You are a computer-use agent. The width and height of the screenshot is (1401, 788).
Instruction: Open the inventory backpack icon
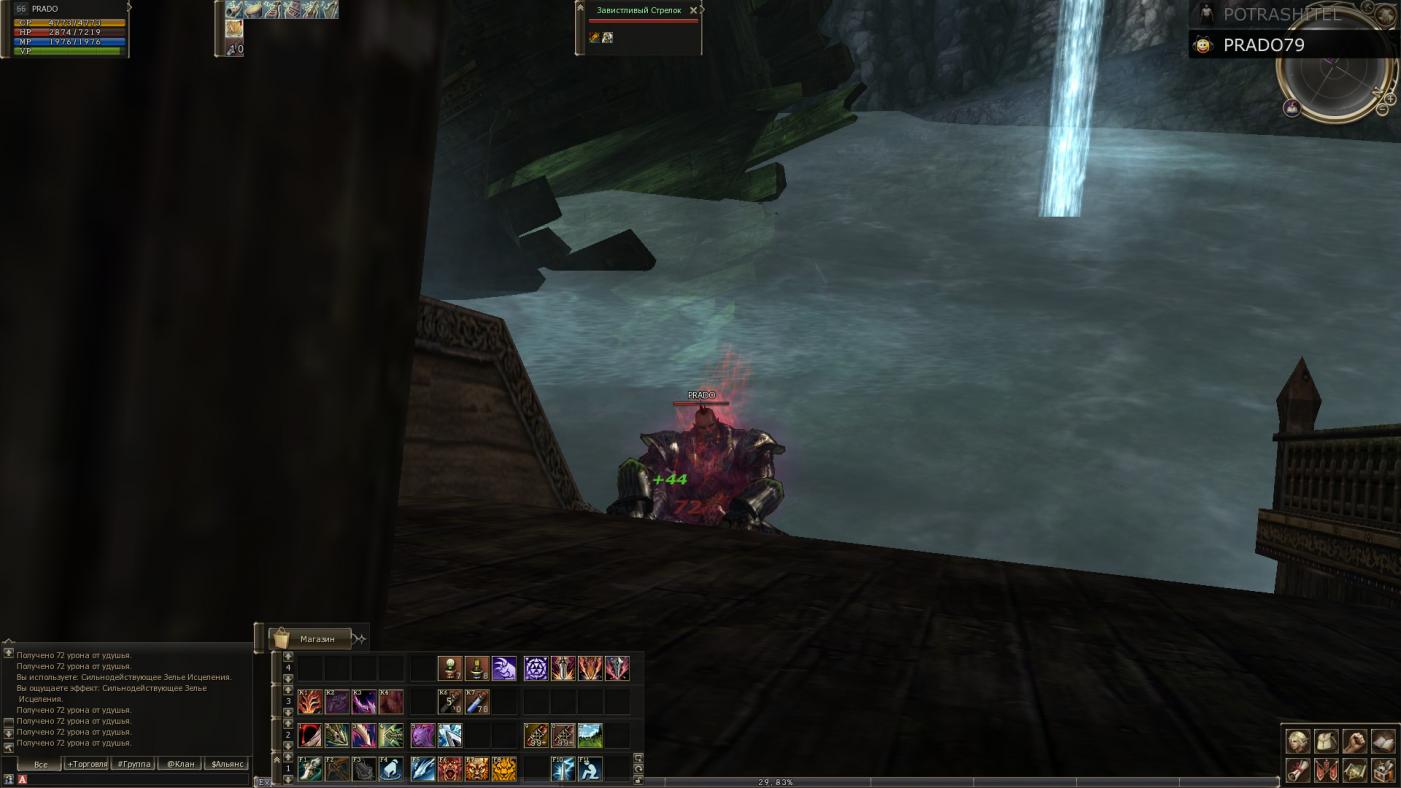point(1326,741)
